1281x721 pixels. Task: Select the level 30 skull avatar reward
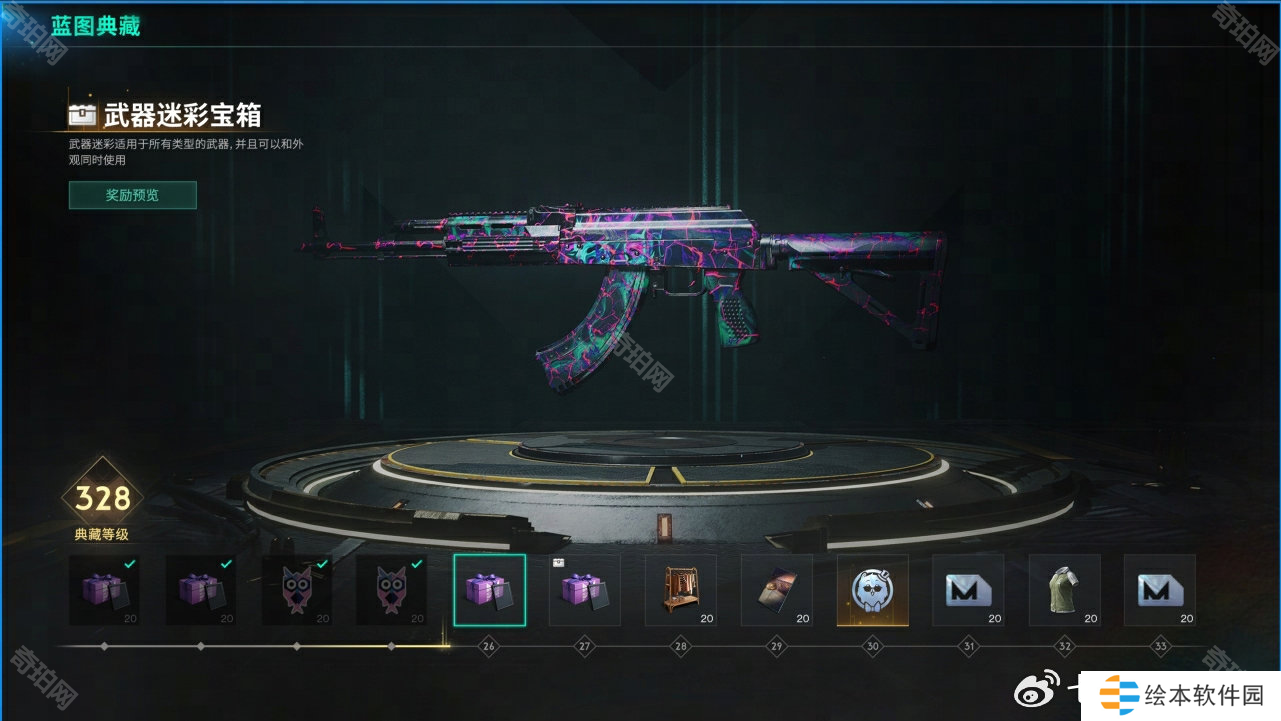873,590
